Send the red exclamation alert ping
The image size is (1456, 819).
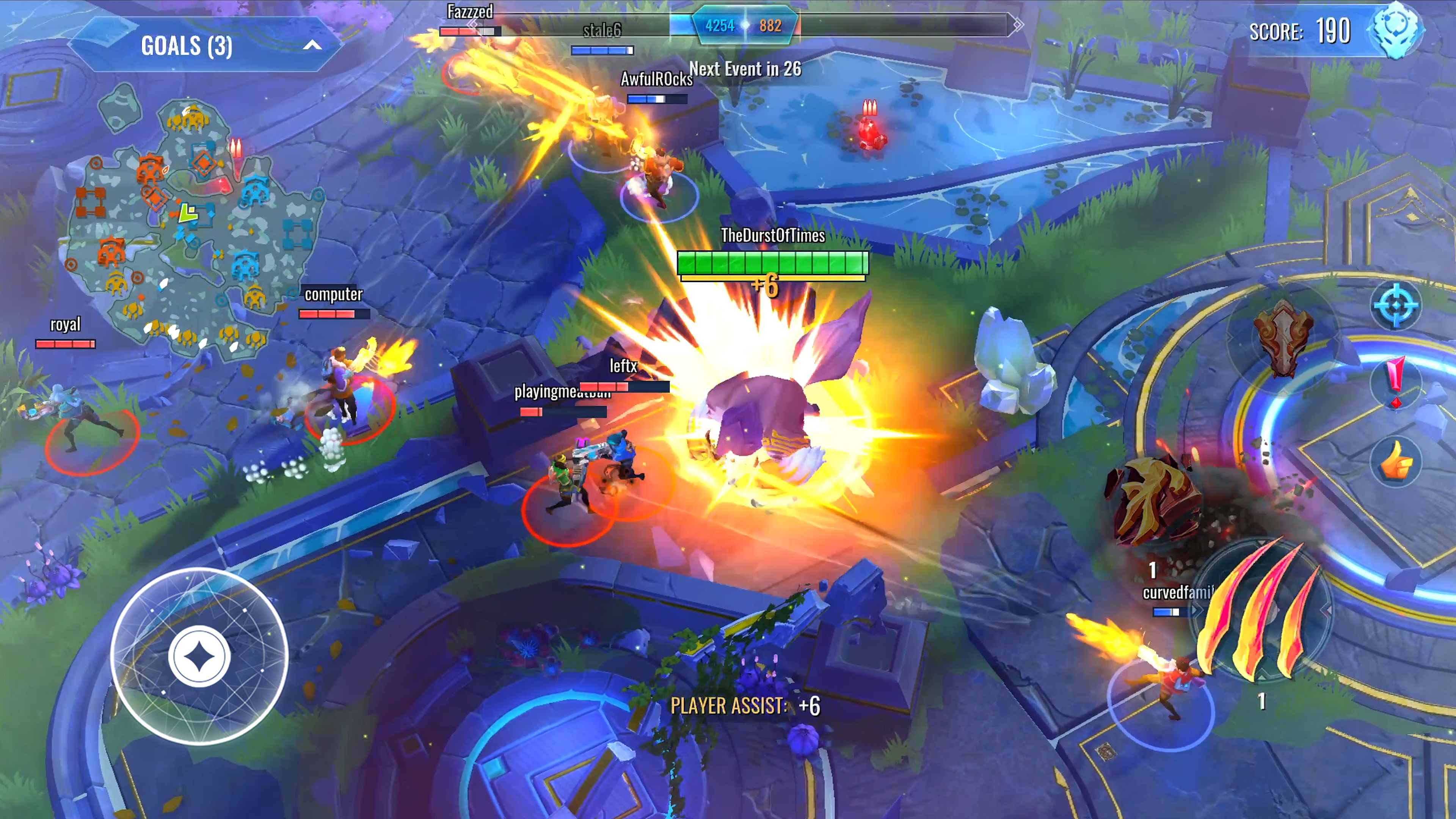coord(1395,382)
